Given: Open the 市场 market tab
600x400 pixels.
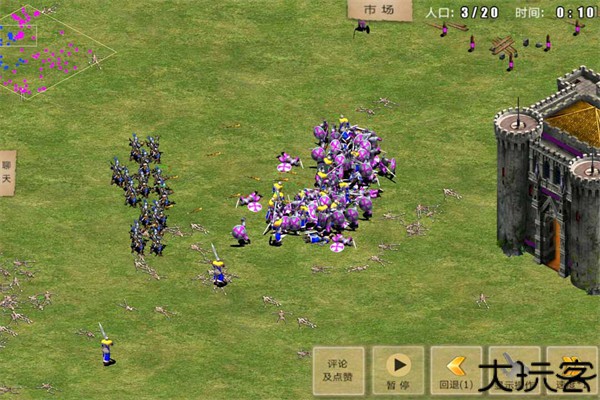Looking at the screenshot, I should click(x=379, y=10).
